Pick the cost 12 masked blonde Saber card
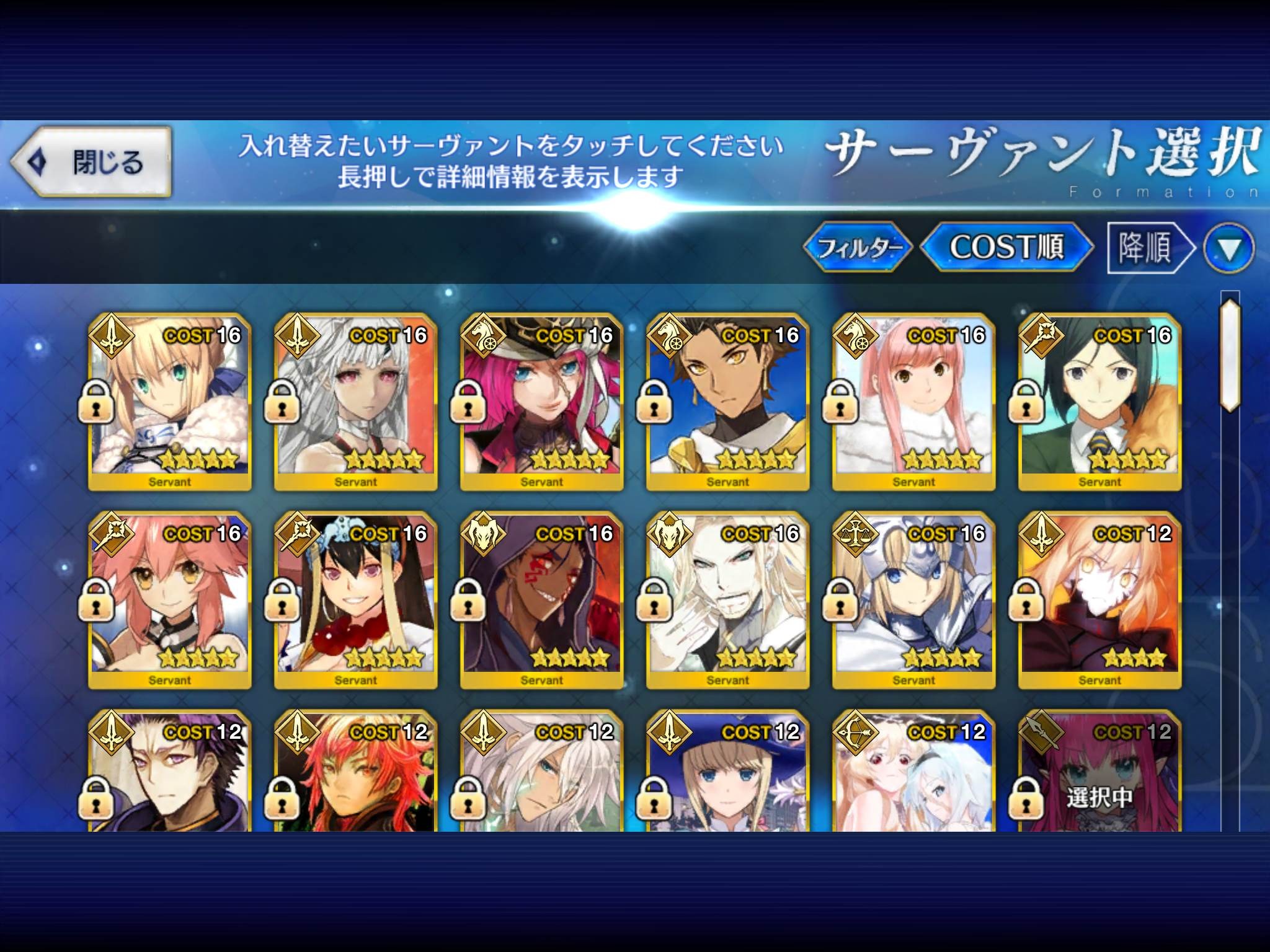This screenshot has width=1270, height=952. point(1099,600)
